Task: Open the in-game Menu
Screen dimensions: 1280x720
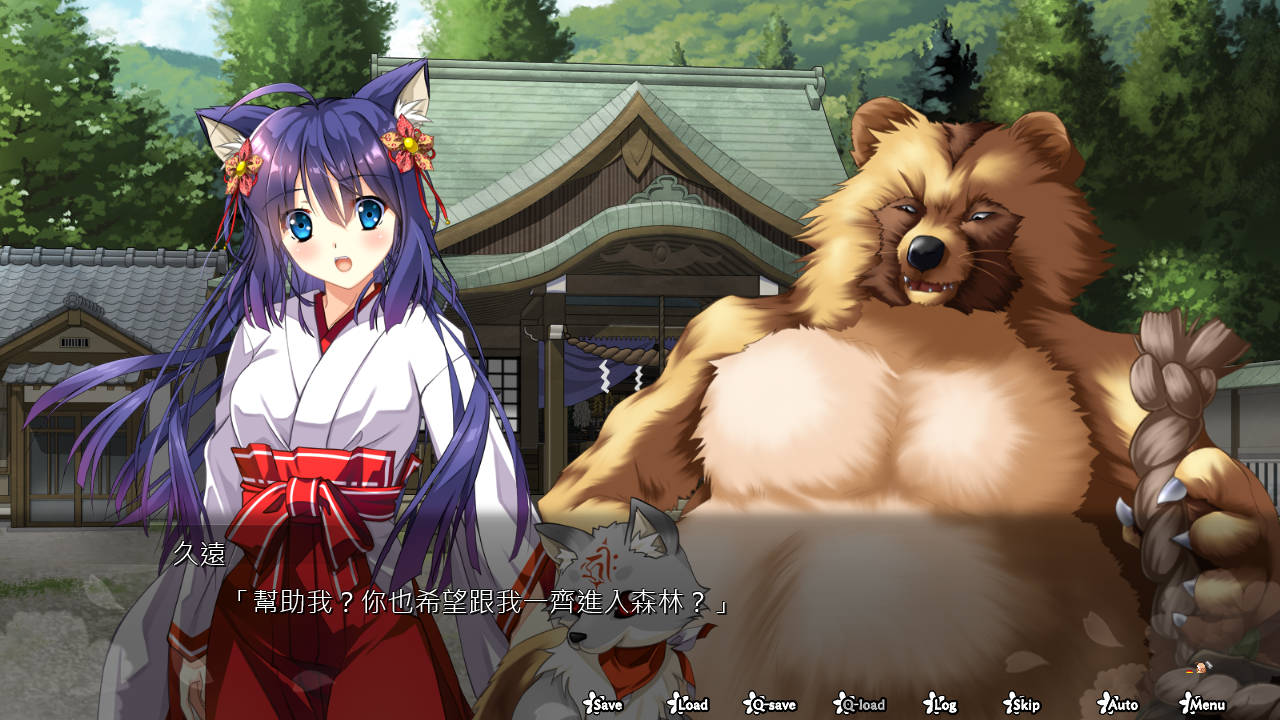Action: (1204, 706)
